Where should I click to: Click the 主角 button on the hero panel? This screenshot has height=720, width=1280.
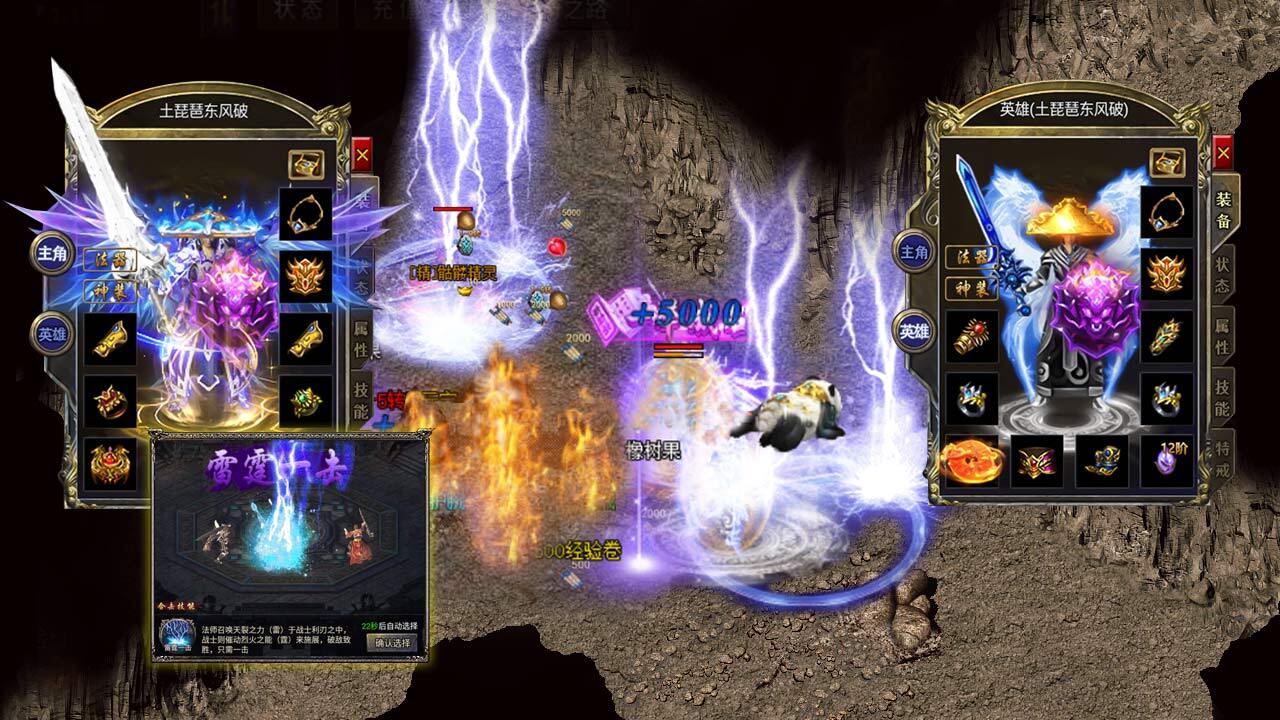pyautogui.click(x=914, y=251)
